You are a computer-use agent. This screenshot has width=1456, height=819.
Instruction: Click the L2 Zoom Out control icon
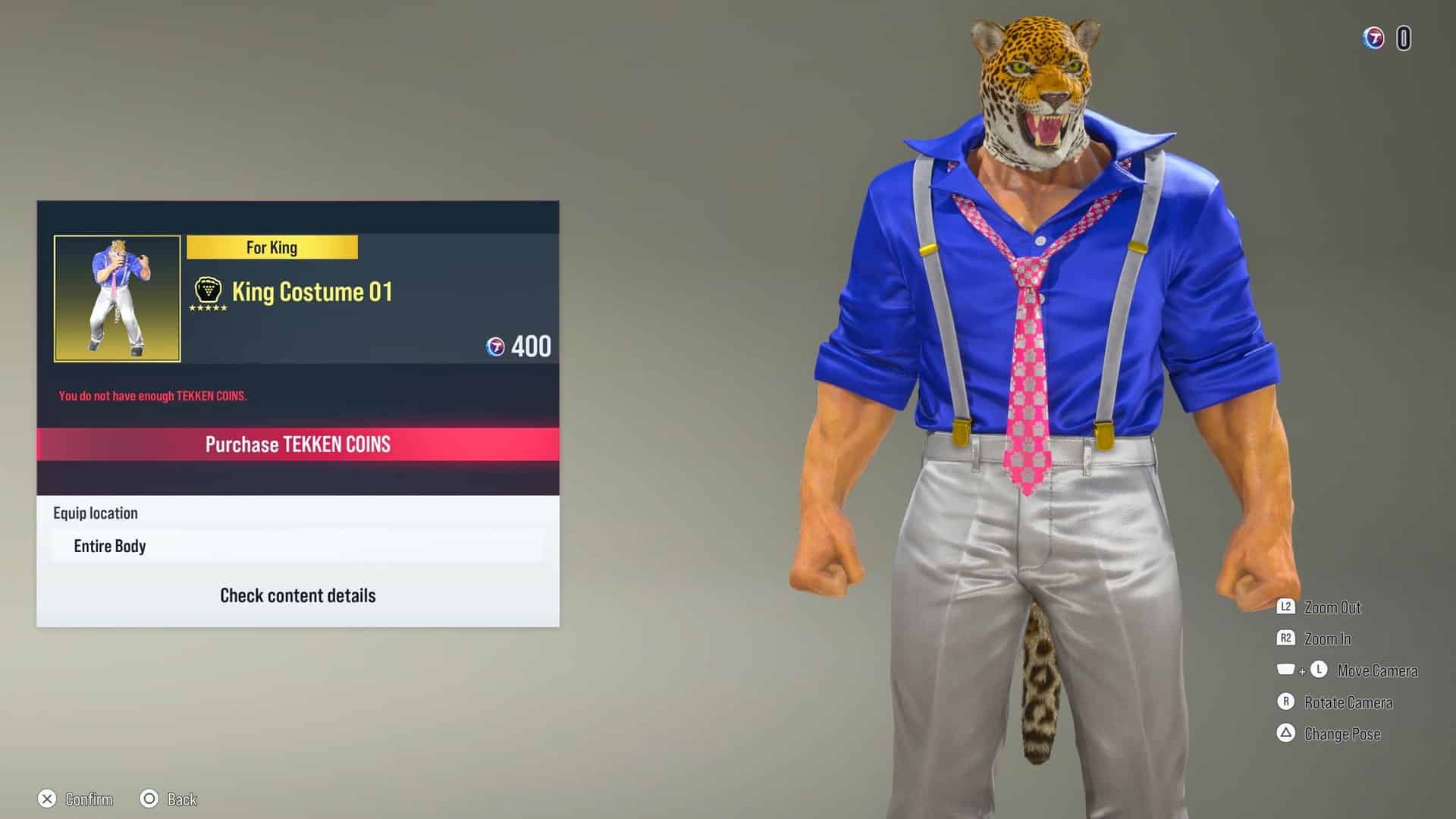pos(1285,607)
